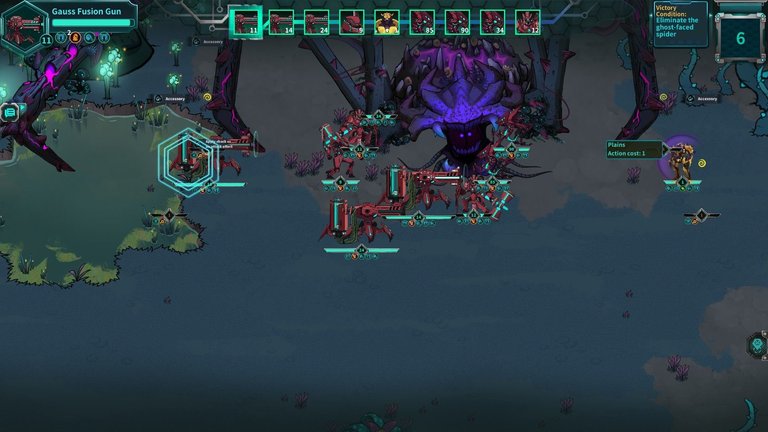Viewport: 768px width, 432px height.
Task: Select the hex-highlighted Gauss Fusion Gun unit
Action: [x=187, y=158]
